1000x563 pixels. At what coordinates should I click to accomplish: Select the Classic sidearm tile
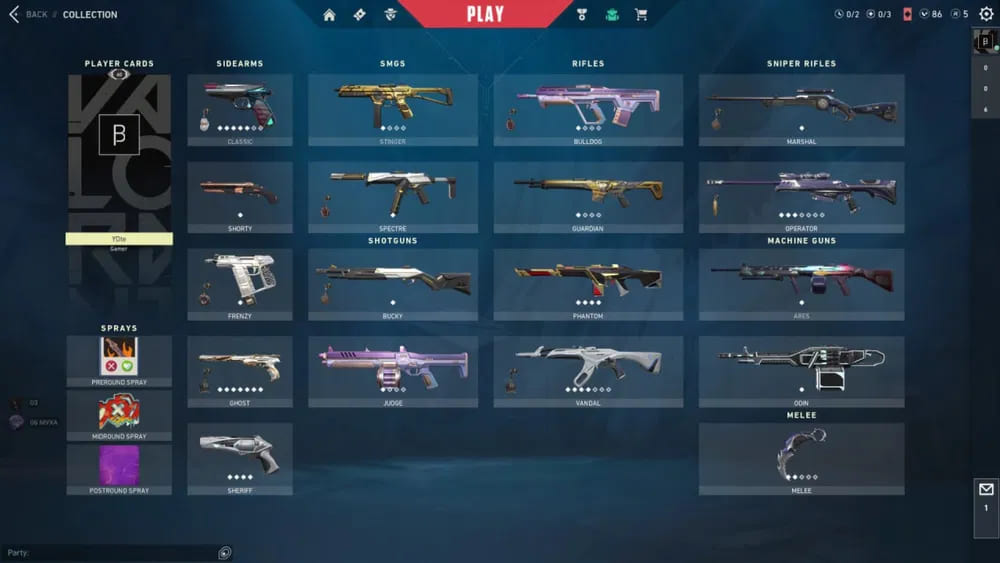(x=240, y=108)
